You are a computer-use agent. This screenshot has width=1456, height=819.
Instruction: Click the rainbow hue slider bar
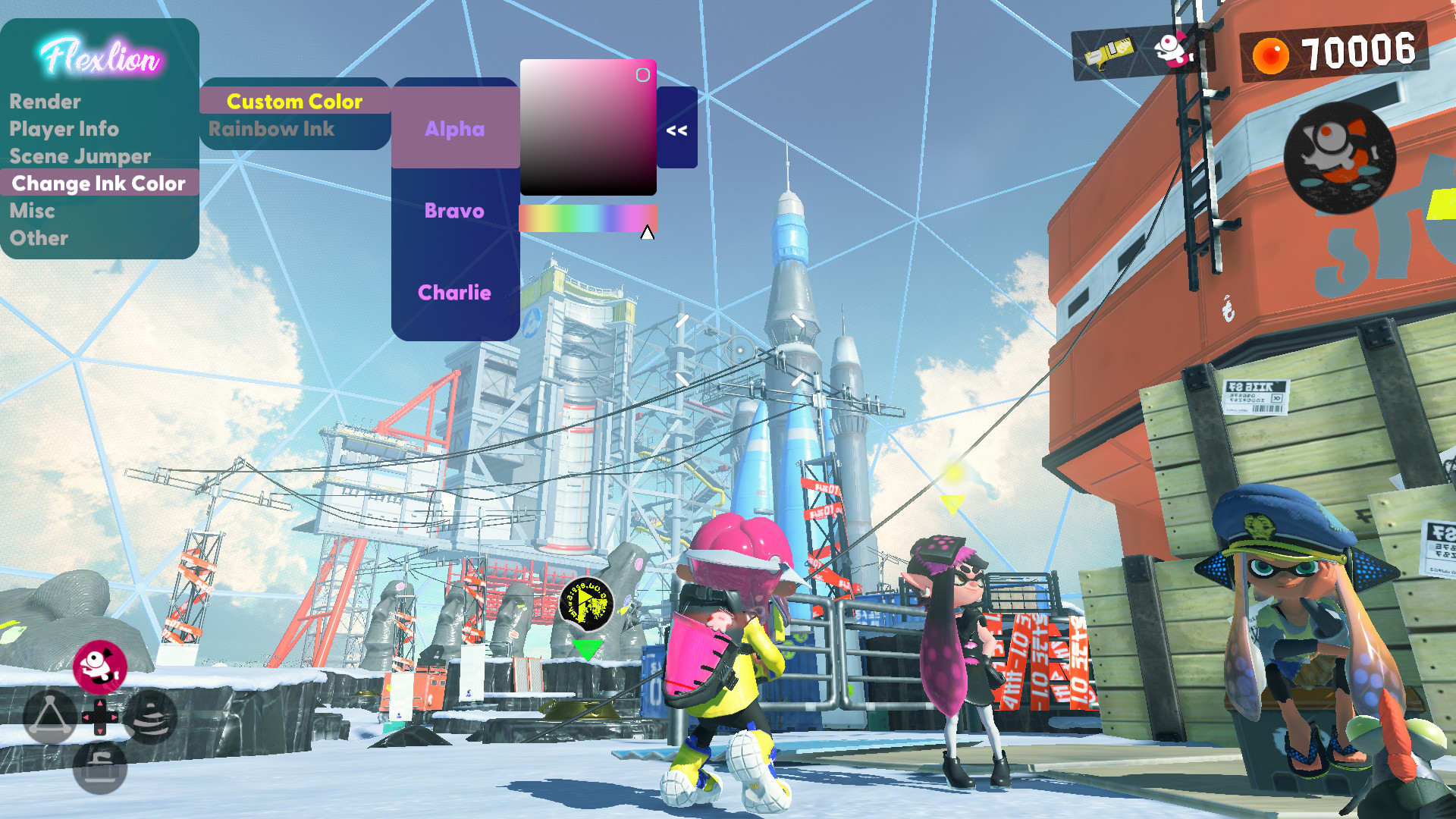click(588, 216)
